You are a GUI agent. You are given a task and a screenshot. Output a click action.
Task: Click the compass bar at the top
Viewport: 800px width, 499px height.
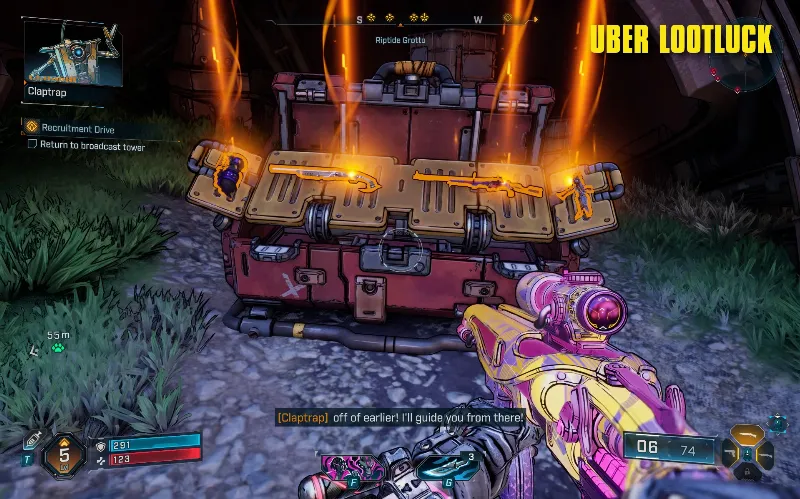coord(420,19)
